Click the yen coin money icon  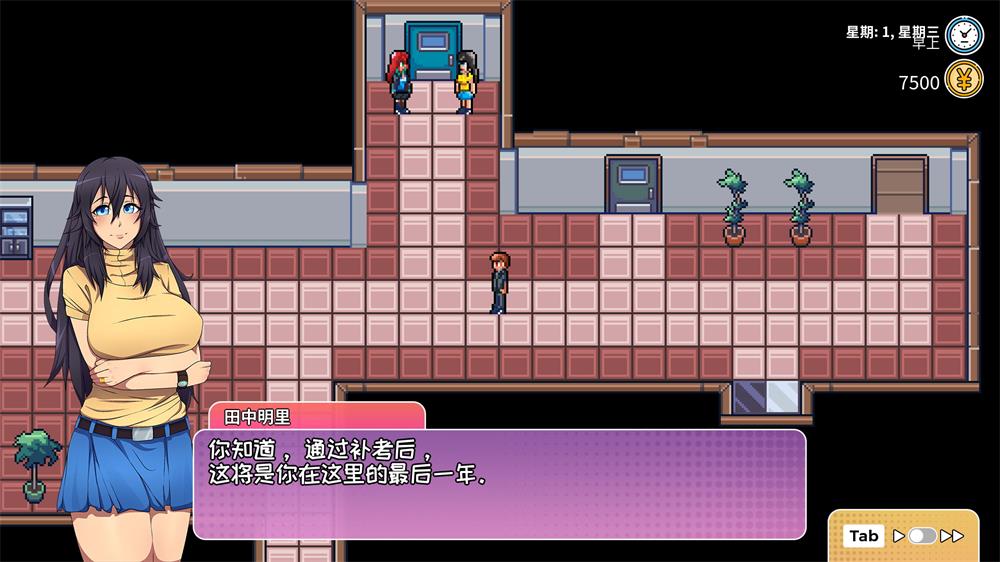964,80
